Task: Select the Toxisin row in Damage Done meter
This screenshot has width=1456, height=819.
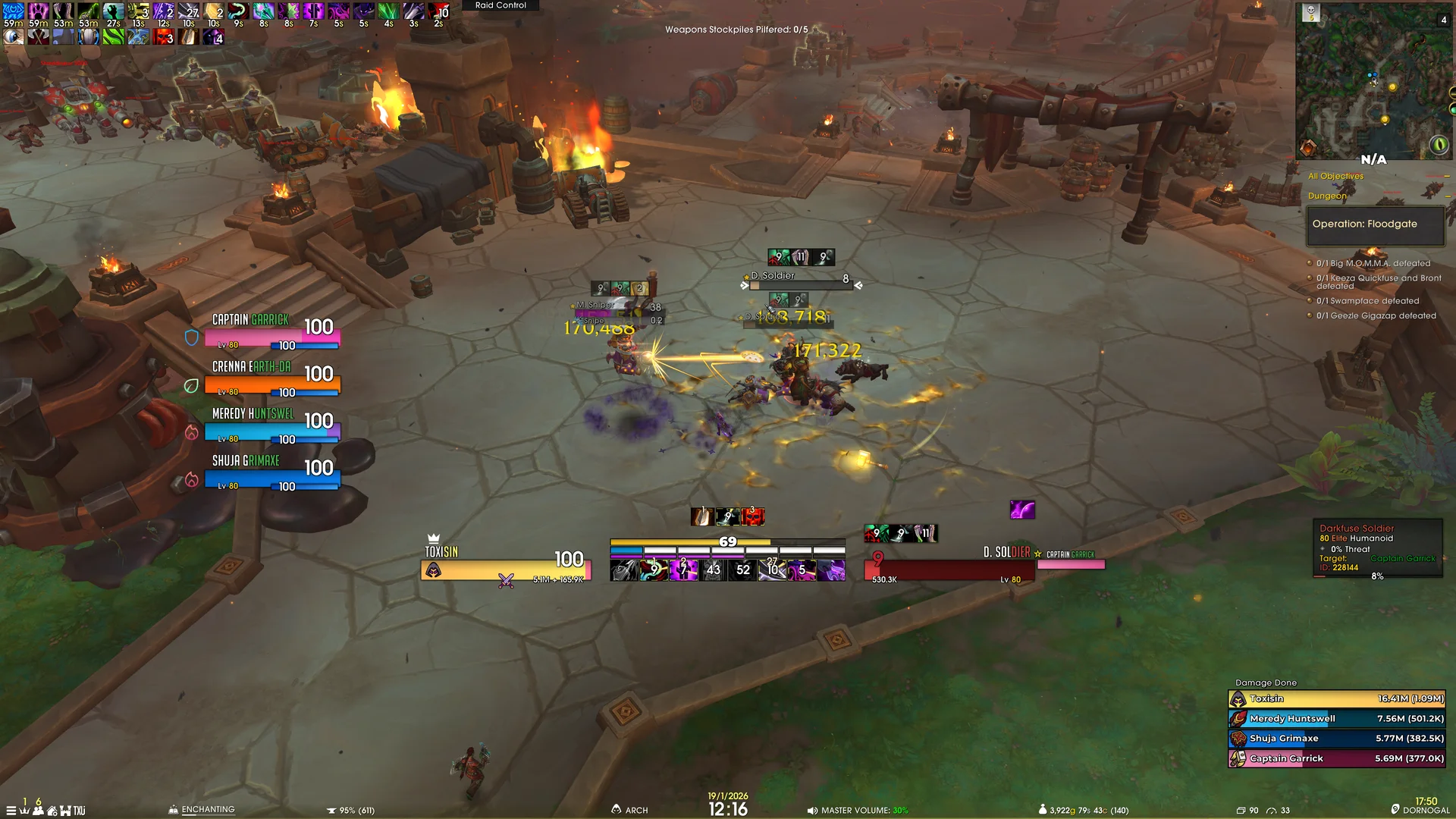Action: pos(1336,698)
